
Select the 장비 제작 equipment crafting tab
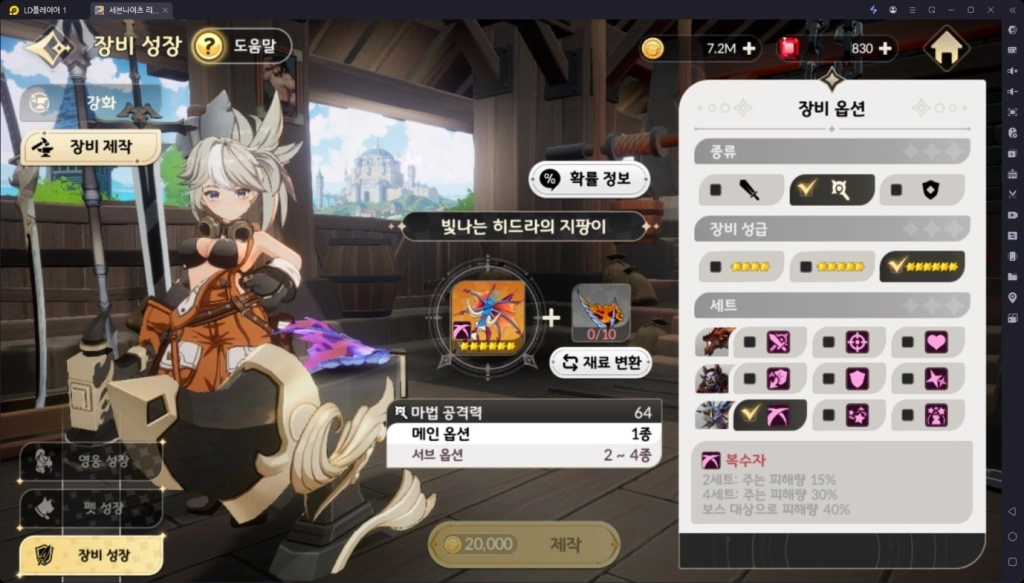coord(91,147)
